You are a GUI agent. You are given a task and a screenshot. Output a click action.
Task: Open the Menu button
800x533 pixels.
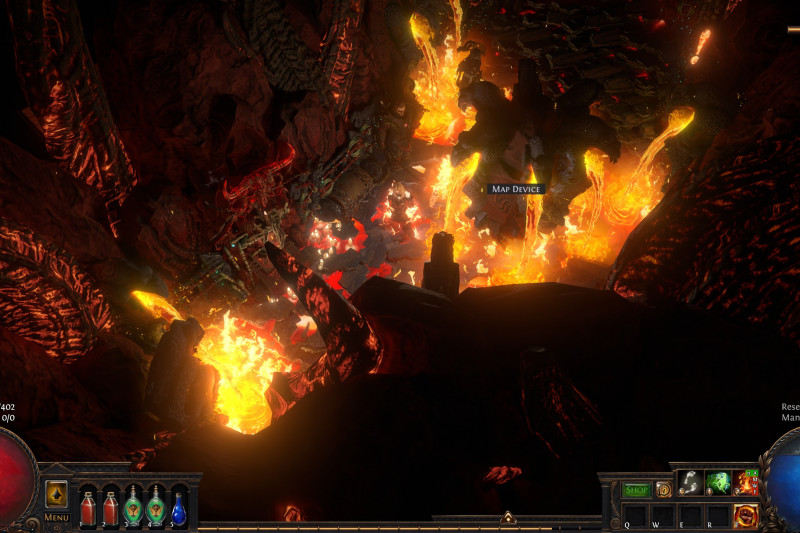click(56, 517)
